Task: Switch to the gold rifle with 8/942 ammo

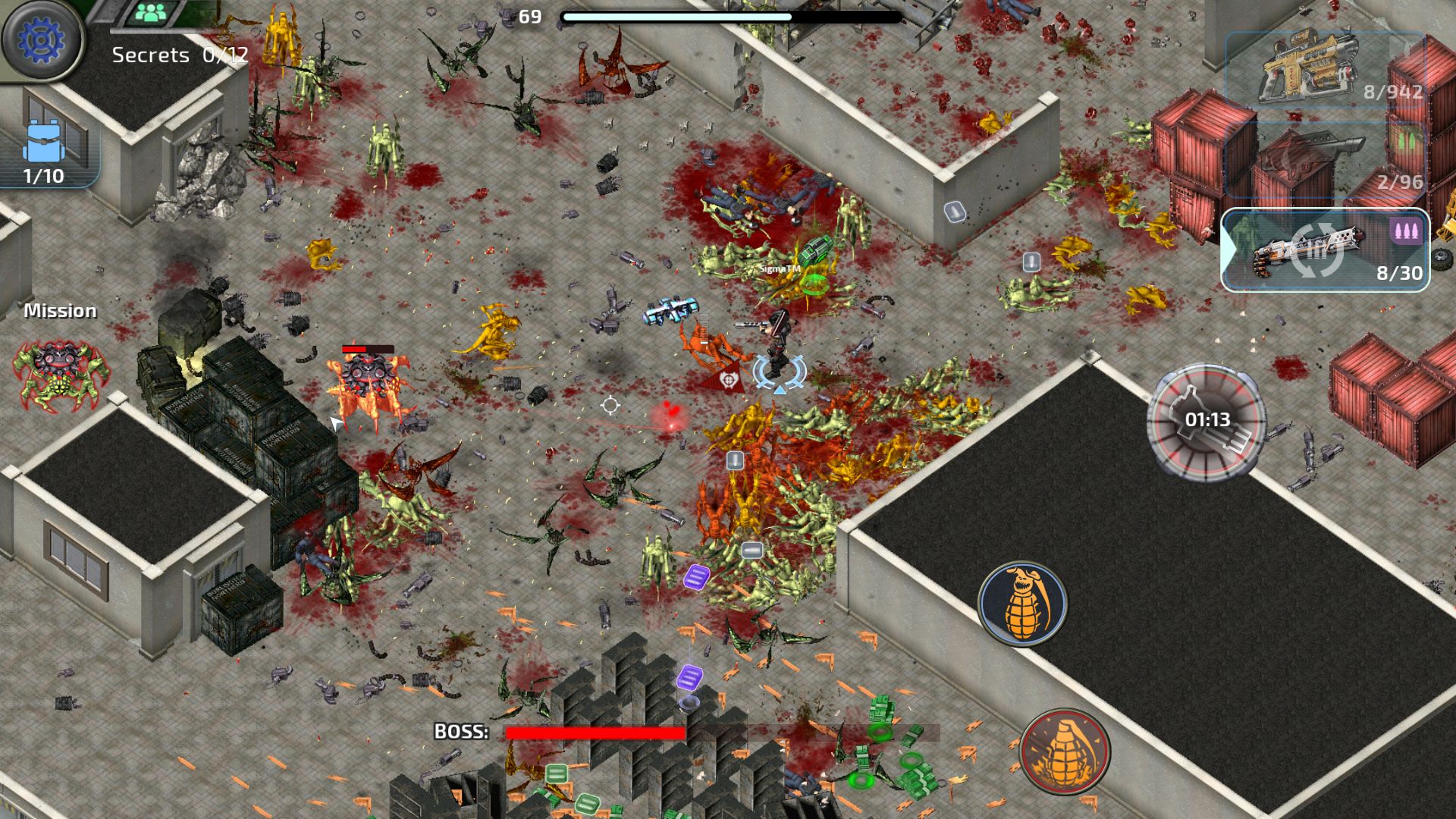Action: coord(1323,68)
